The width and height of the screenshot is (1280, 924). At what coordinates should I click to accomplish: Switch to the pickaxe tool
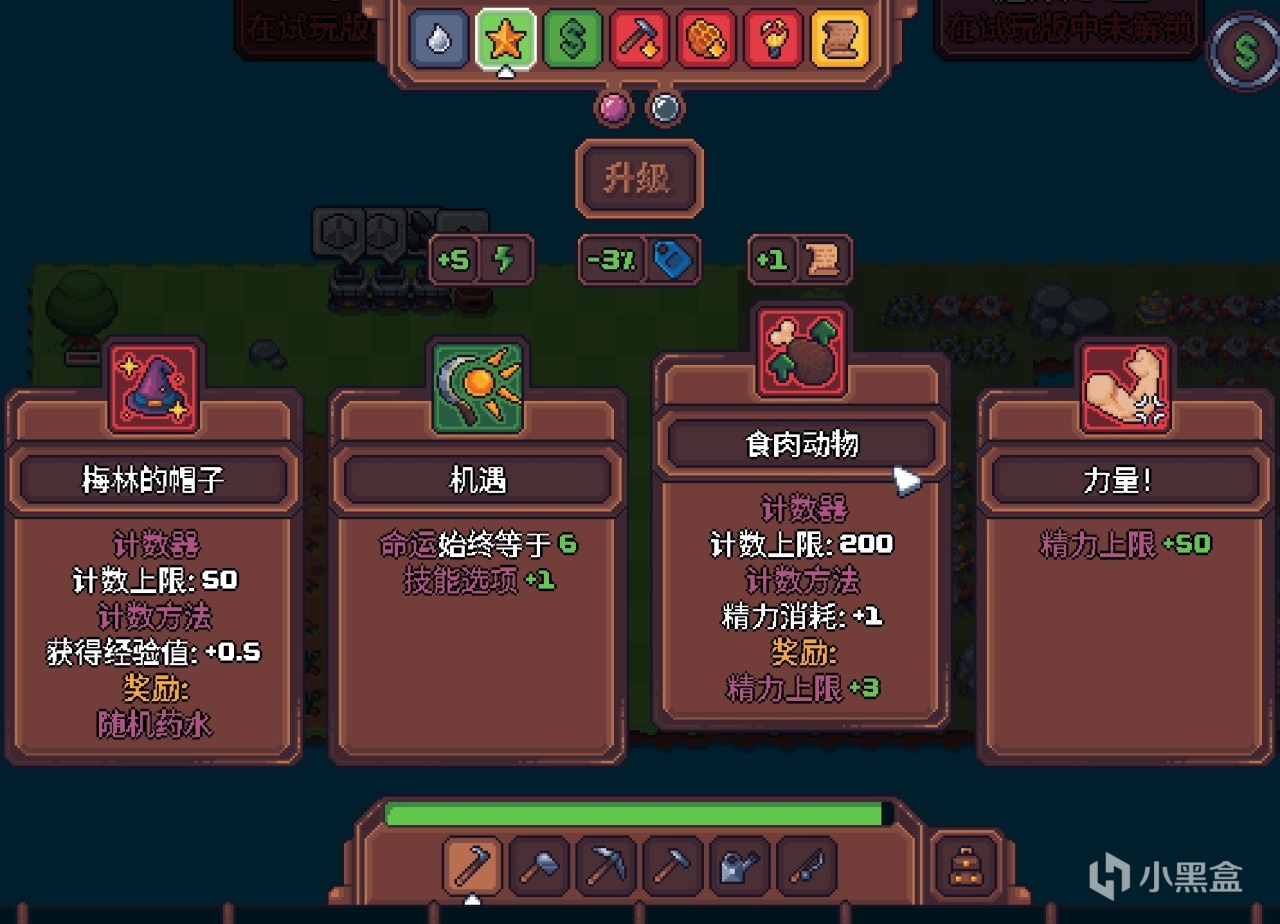pyautogui.click(x=604, y=866)
